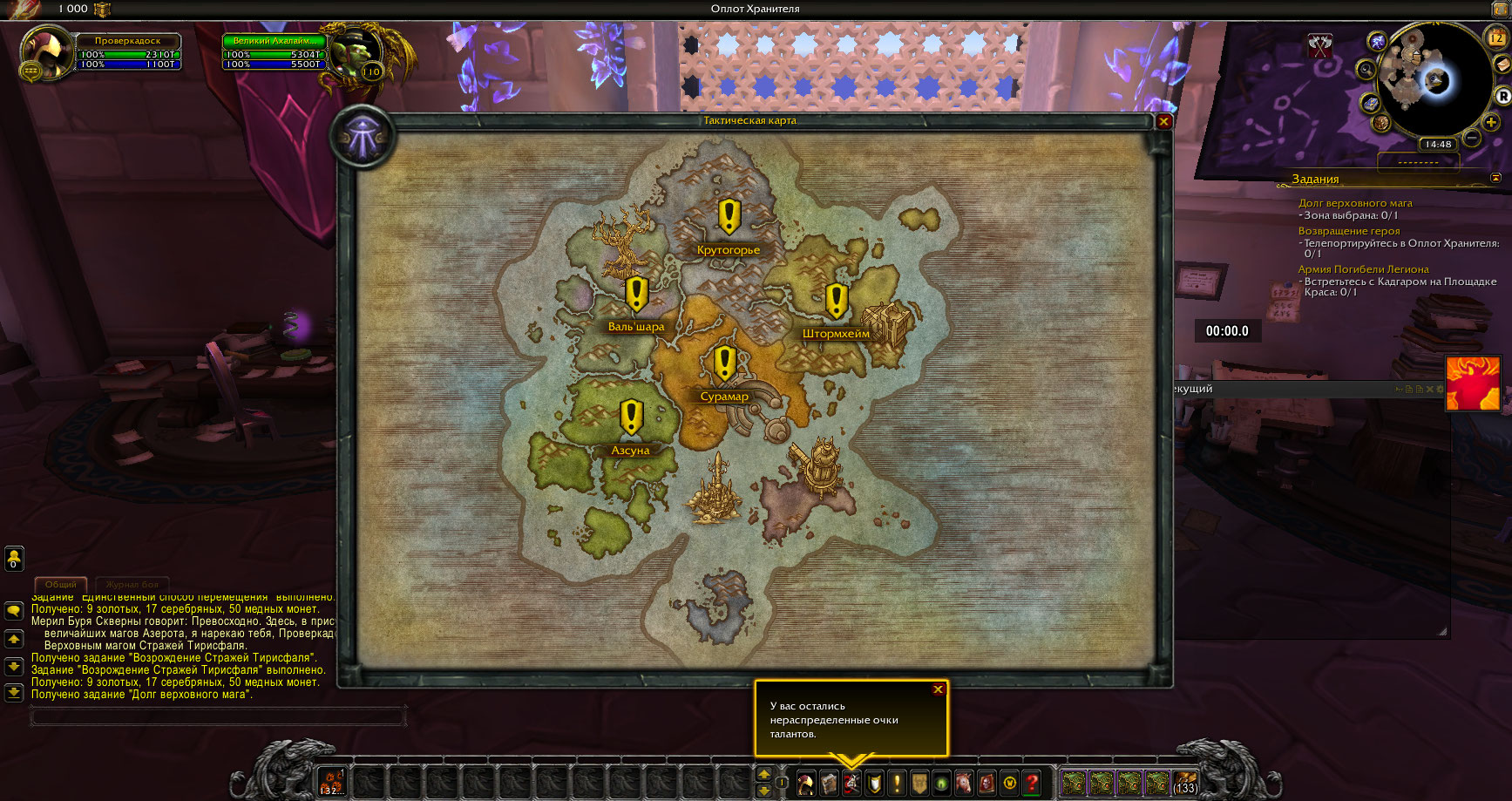The height and width of the screenshot is (801, 1512).
Task: Zoom out the minimap with minus button
Action: coord(1472,138)
